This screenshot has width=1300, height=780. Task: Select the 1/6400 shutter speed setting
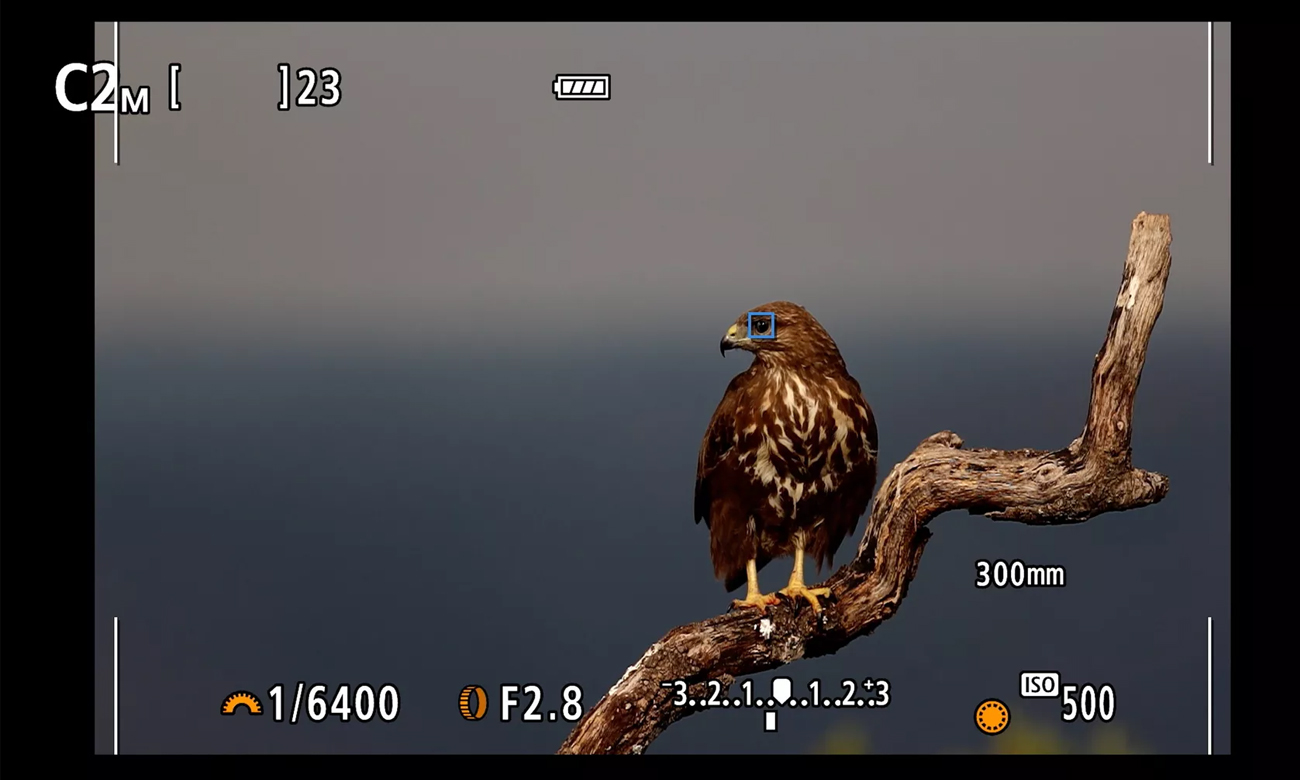[332, 704]
